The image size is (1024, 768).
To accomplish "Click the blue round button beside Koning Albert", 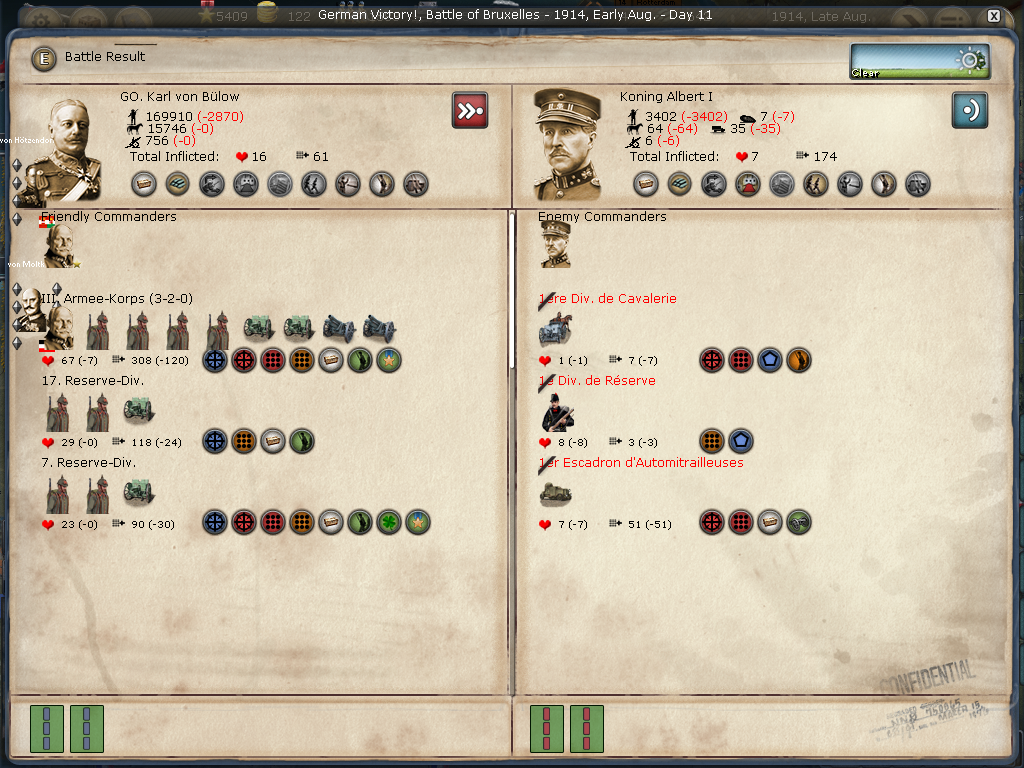I will (x=969, y=110).
